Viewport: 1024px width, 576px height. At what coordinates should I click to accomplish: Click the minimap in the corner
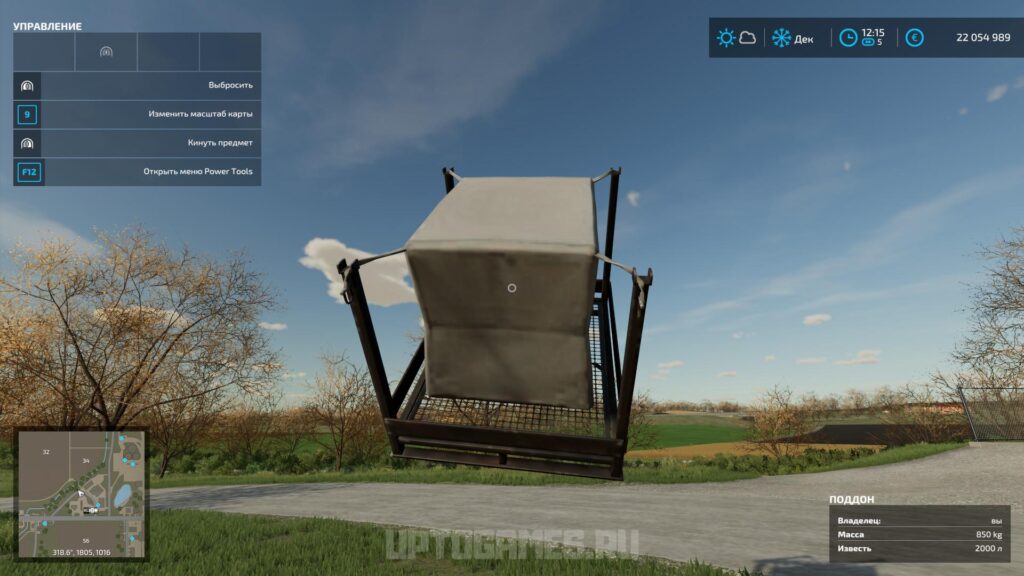[x=82, y=494]
